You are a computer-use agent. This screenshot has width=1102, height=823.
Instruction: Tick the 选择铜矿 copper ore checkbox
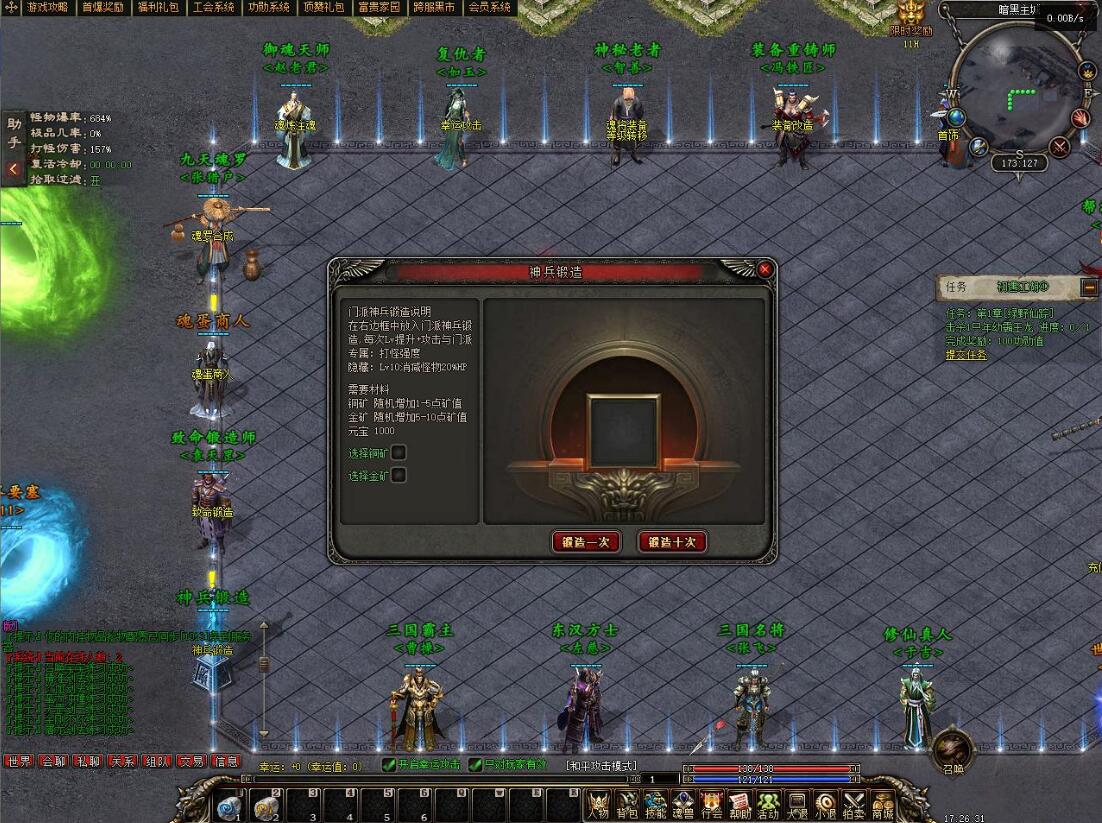click(399, 453)
